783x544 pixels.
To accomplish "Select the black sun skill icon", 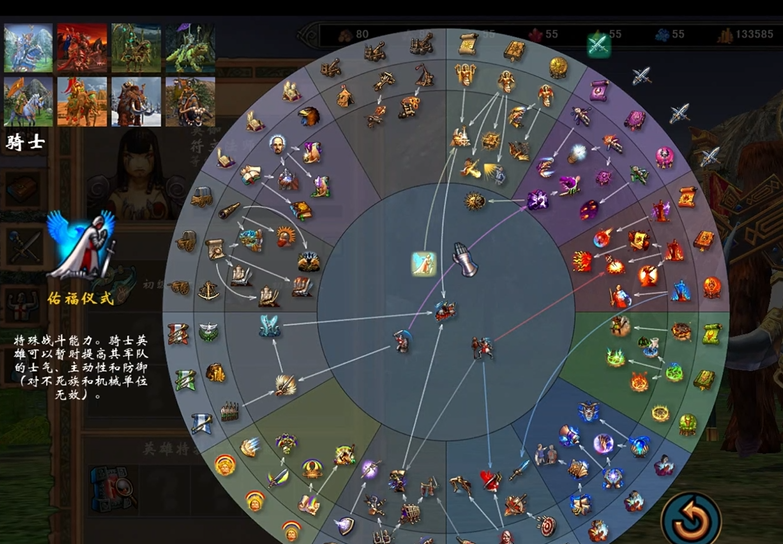I will 475,201.
